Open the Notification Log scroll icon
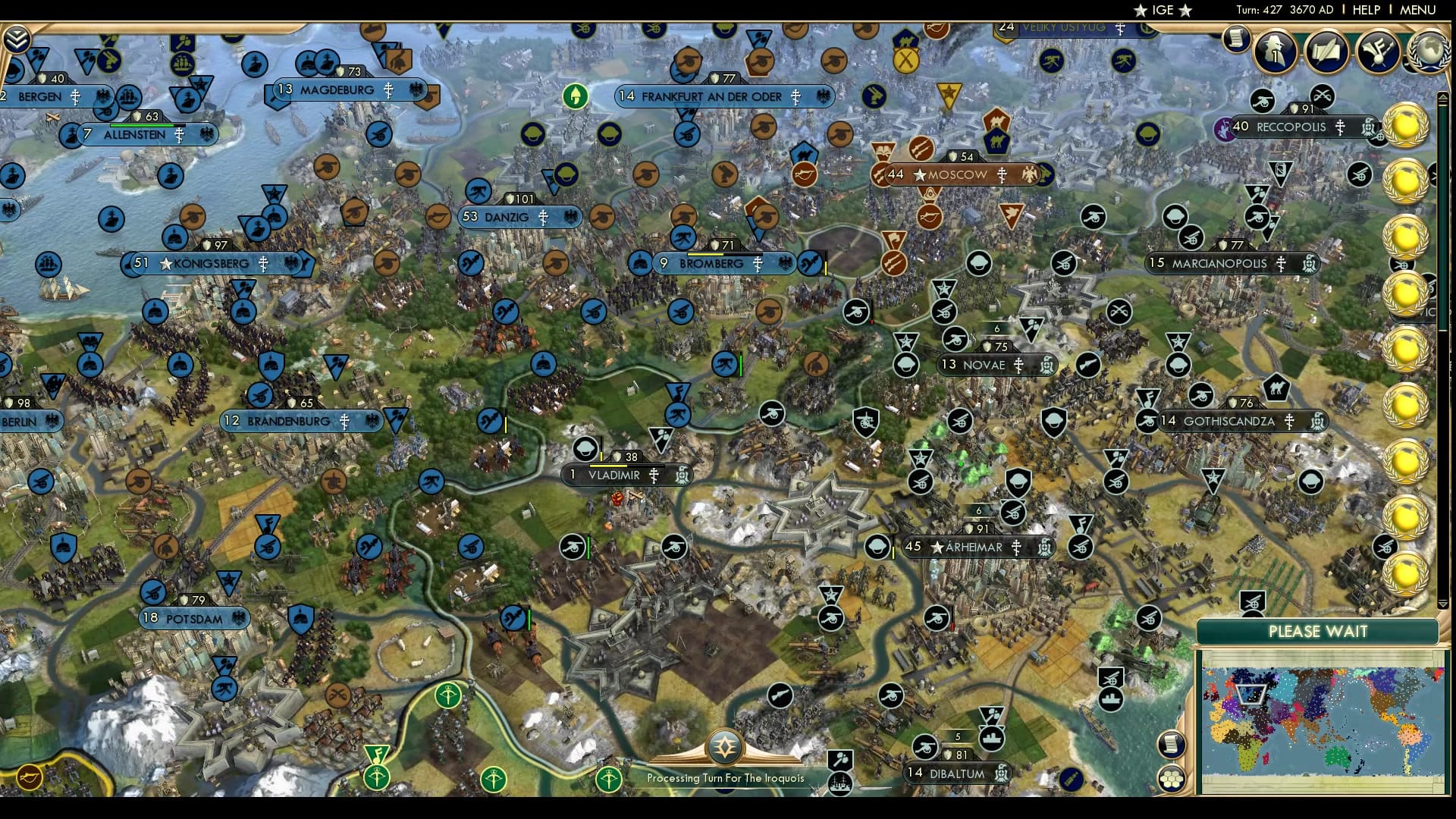Screen dimensions: 1456x819 pyautogui.click(x=1236, y=38)
